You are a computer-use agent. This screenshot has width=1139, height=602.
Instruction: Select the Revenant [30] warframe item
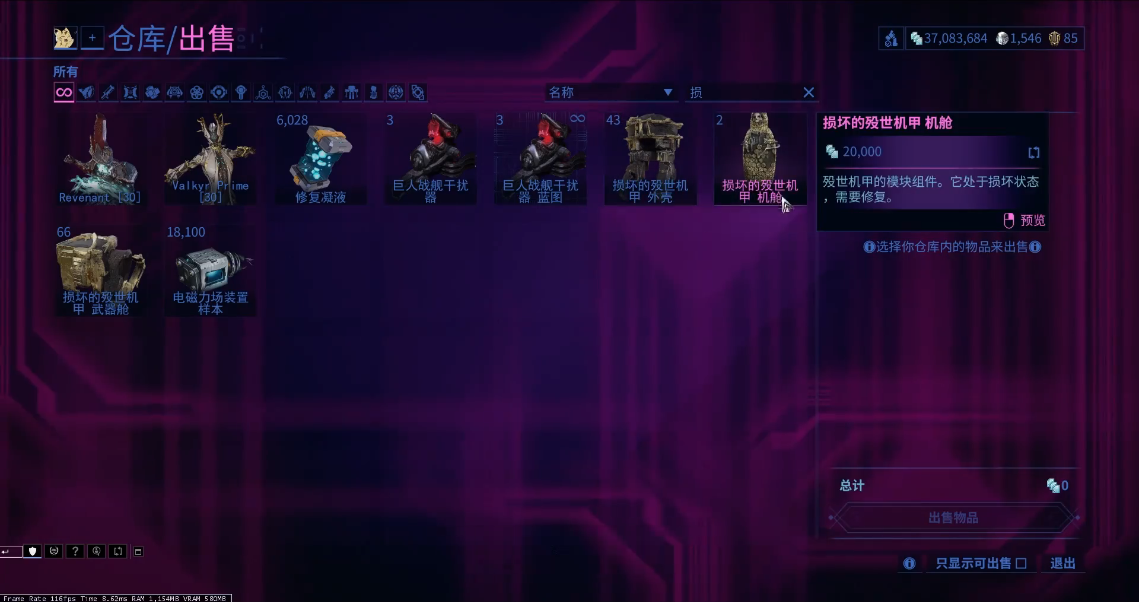point(100,158)
